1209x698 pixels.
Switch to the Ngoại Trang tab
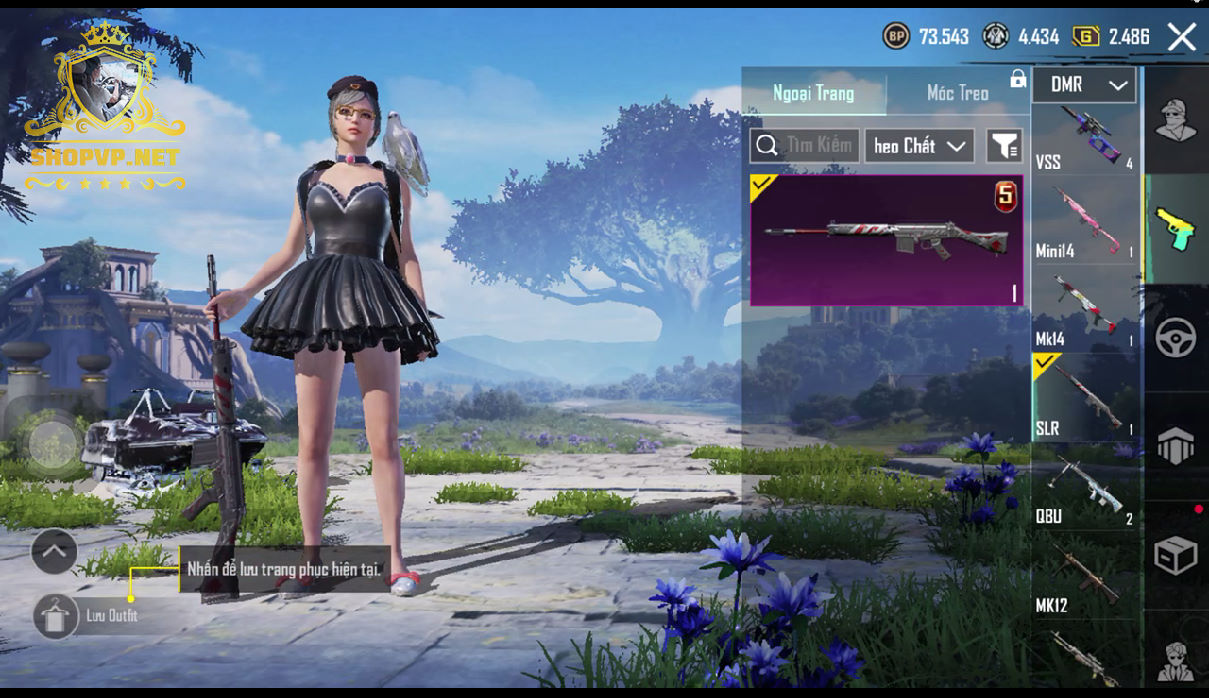[x=813, y=93]
